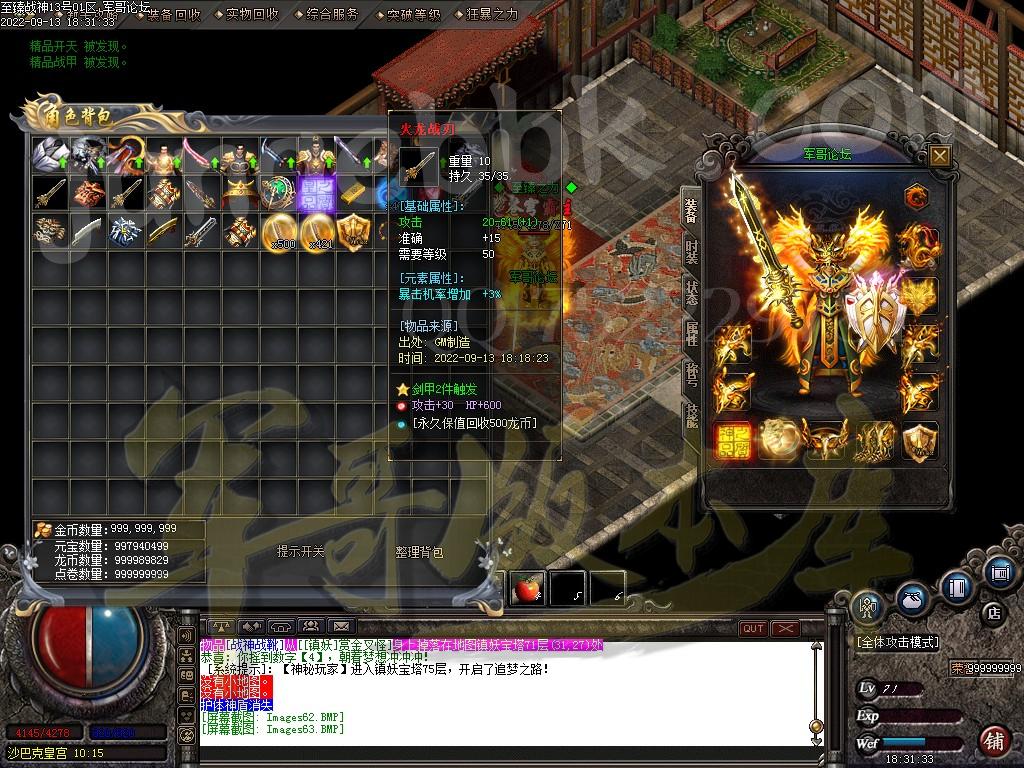Switch to the 状态 status tab

coord(691,292)
